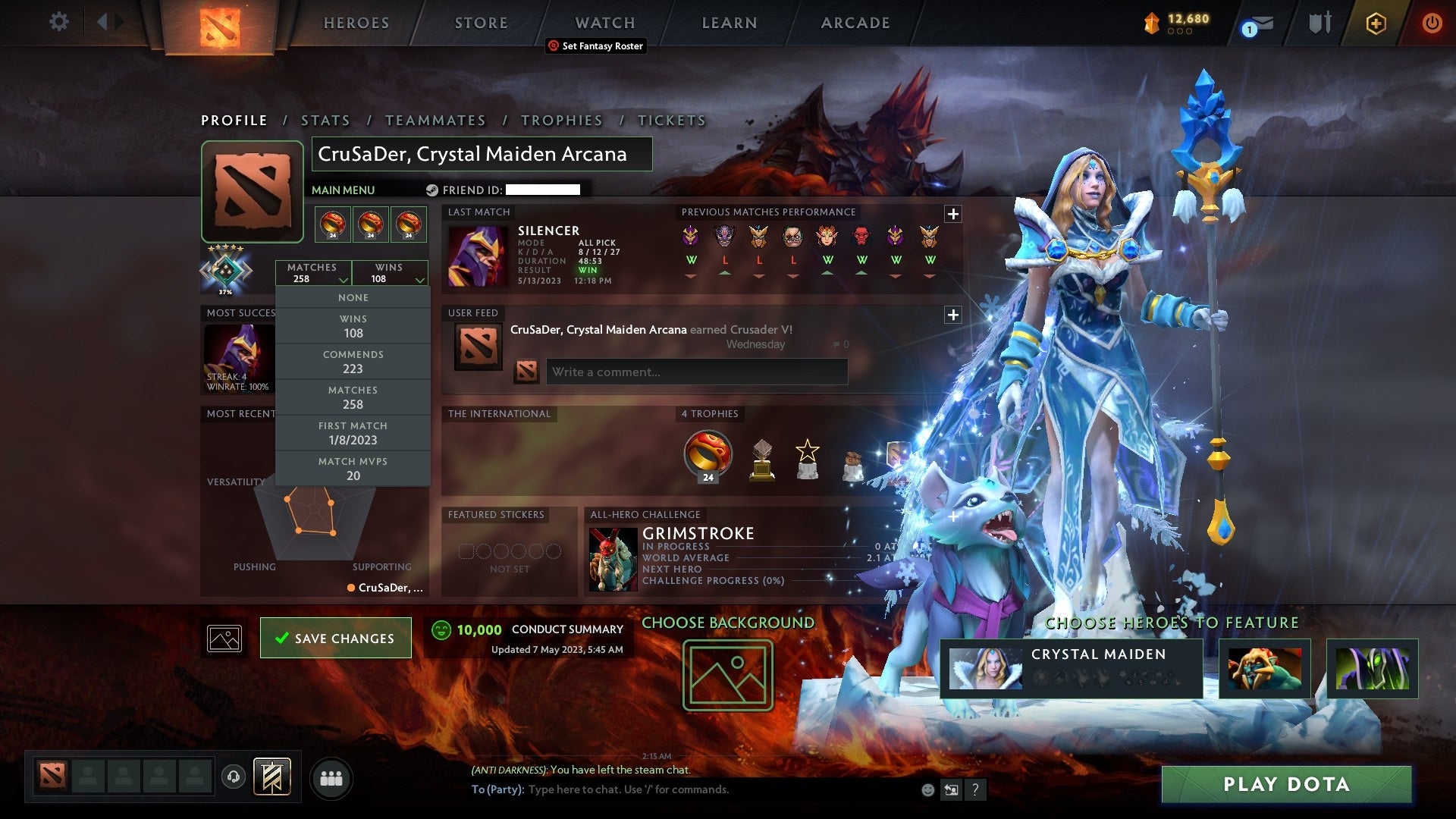Open the party finder people icon
This screenshot has width=1456, height=819.
[331, 777]
